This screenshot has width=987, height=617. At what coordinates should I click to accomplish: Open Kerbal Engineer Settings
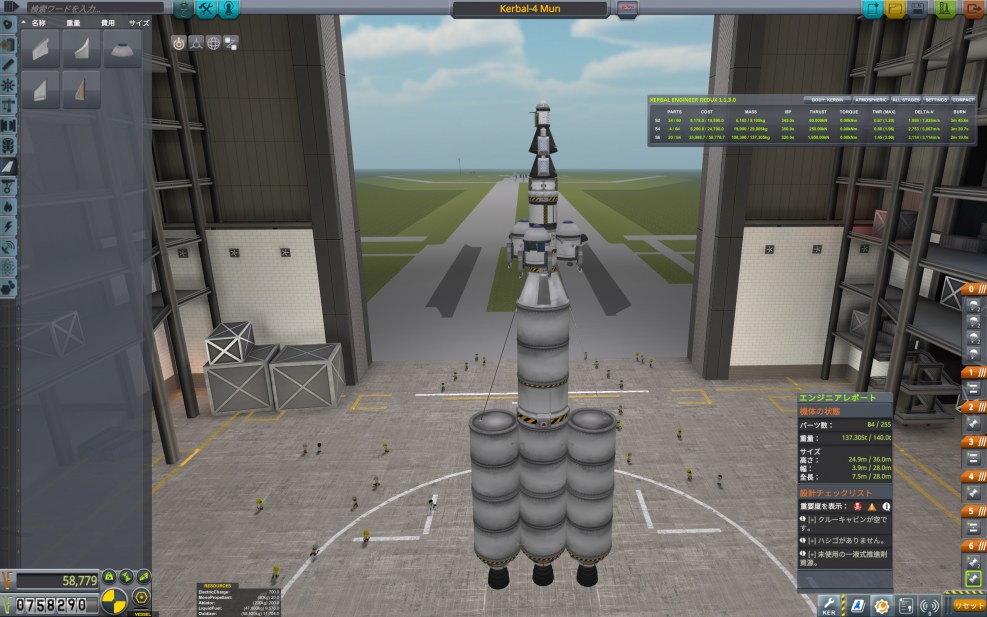coord(936,100)
